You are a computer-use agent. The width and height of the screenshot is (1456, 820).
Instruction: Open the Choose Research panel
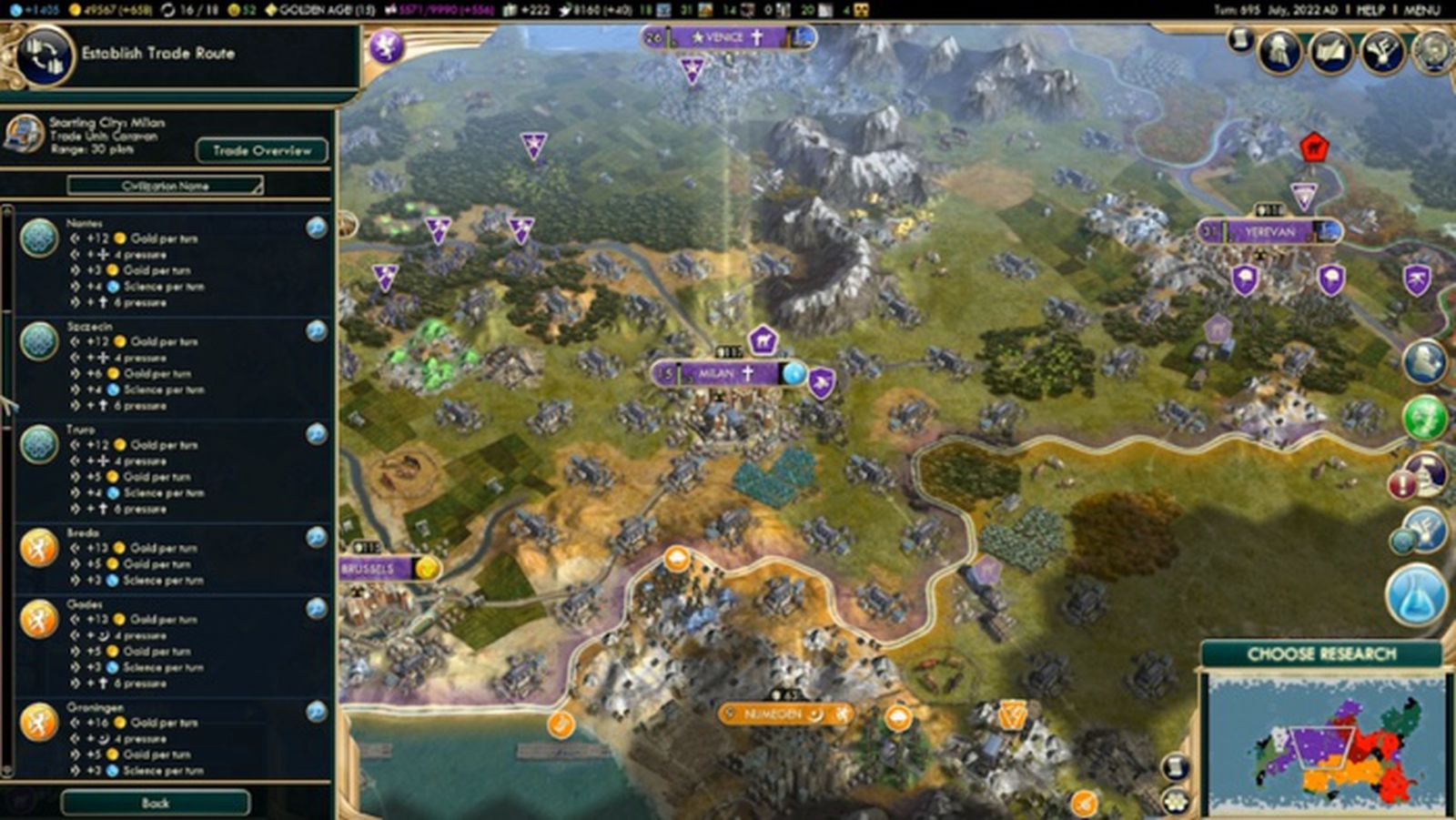point(1321,653)
